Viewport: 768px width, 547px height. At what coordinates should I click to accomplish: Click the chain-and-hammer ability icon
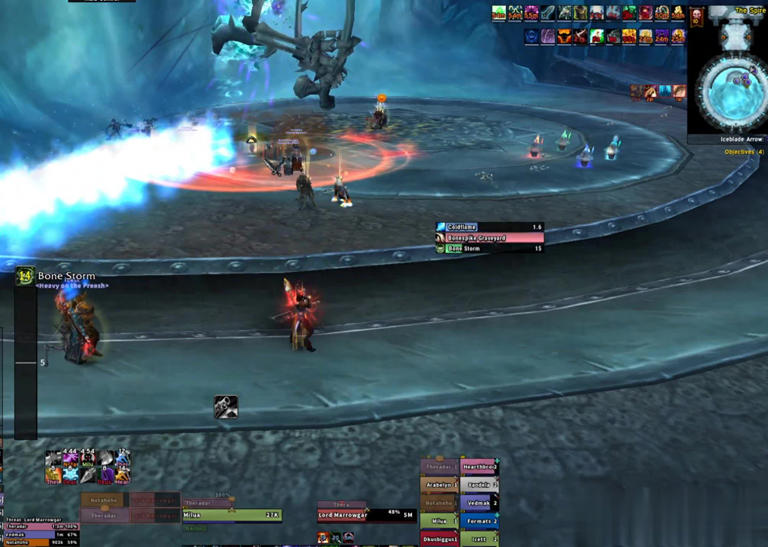click(225, 407)
